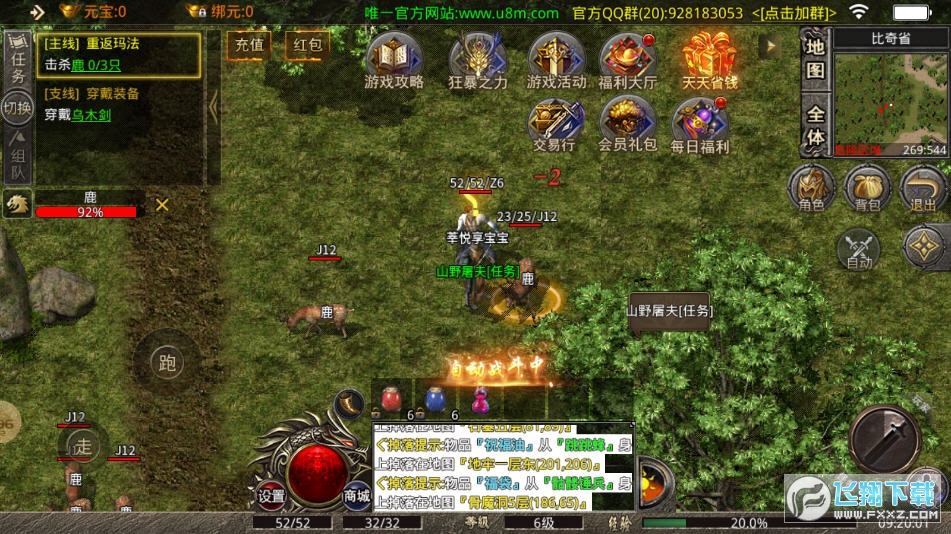Select the 山野屠夫[任务] target label

pyautogui.click(x=670, y=311)
